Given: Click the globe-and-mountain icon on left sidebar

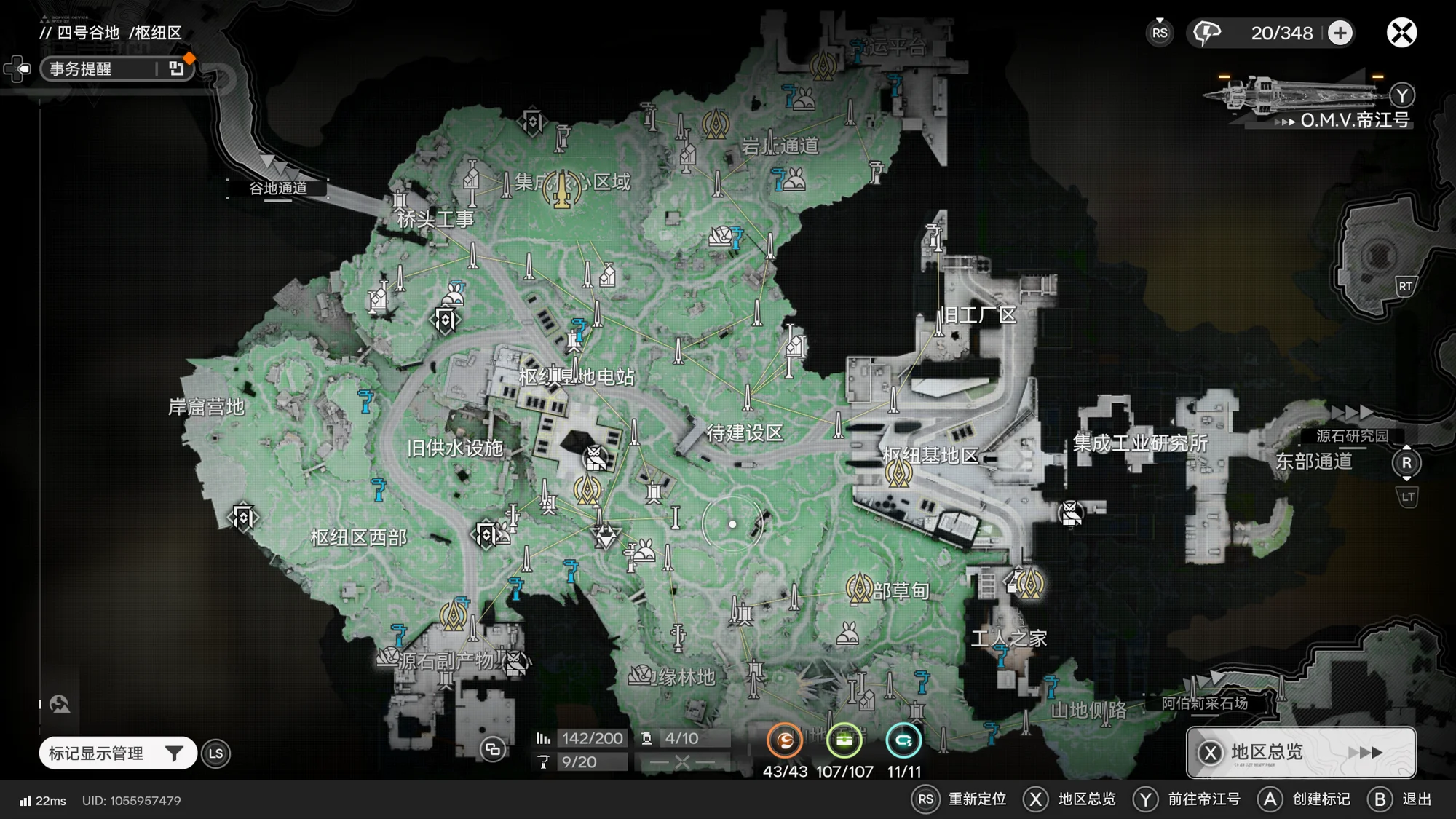Looking at the screenshot, I should (x=60, y=704).
